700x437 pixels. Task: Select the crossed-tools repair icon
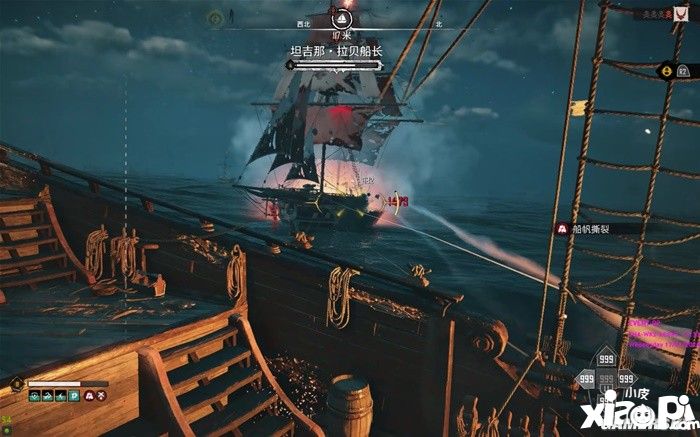[x=103, y=396]
